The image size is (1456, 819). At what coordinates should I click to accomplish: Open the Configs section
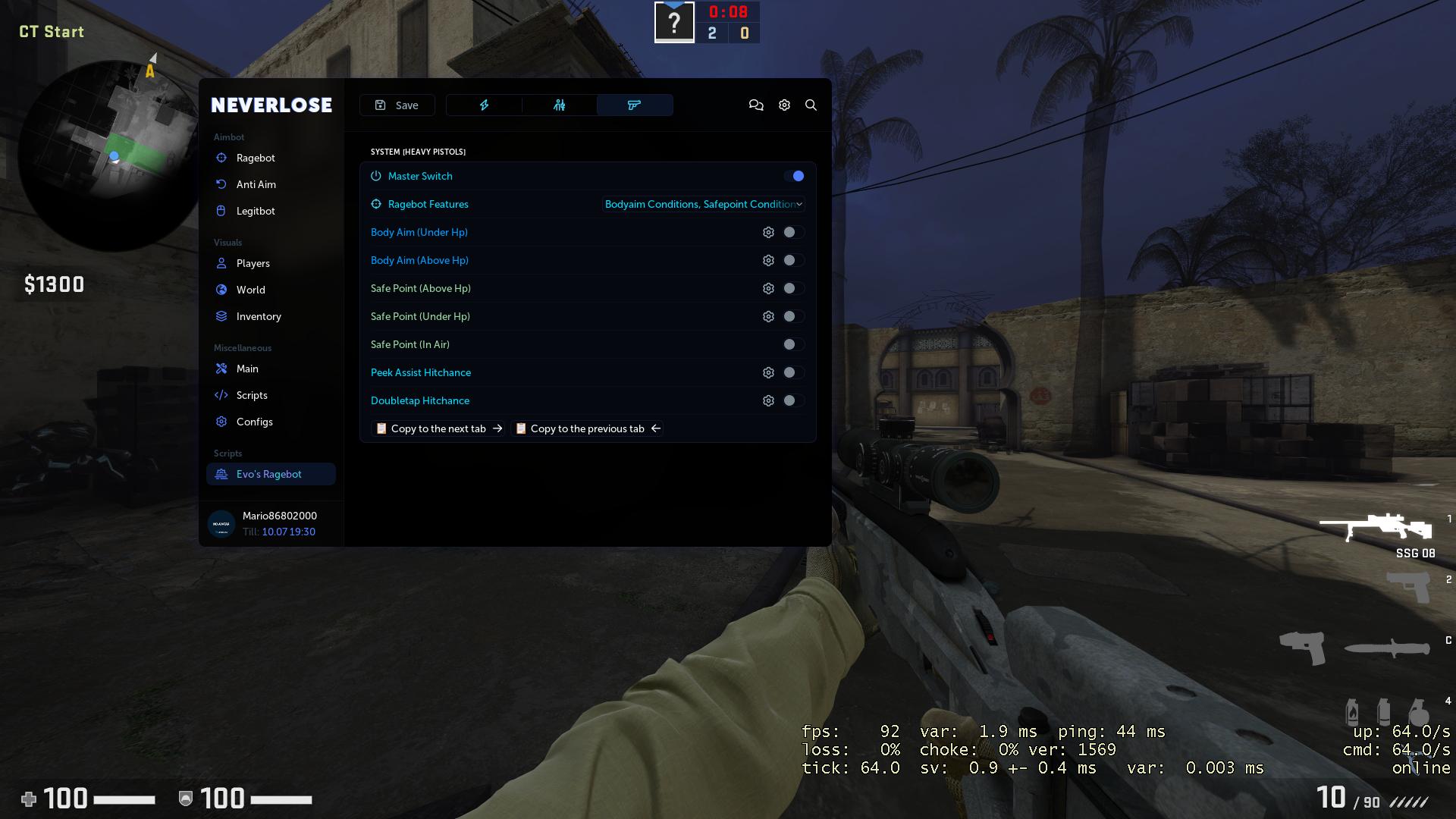tap(255, 422)
